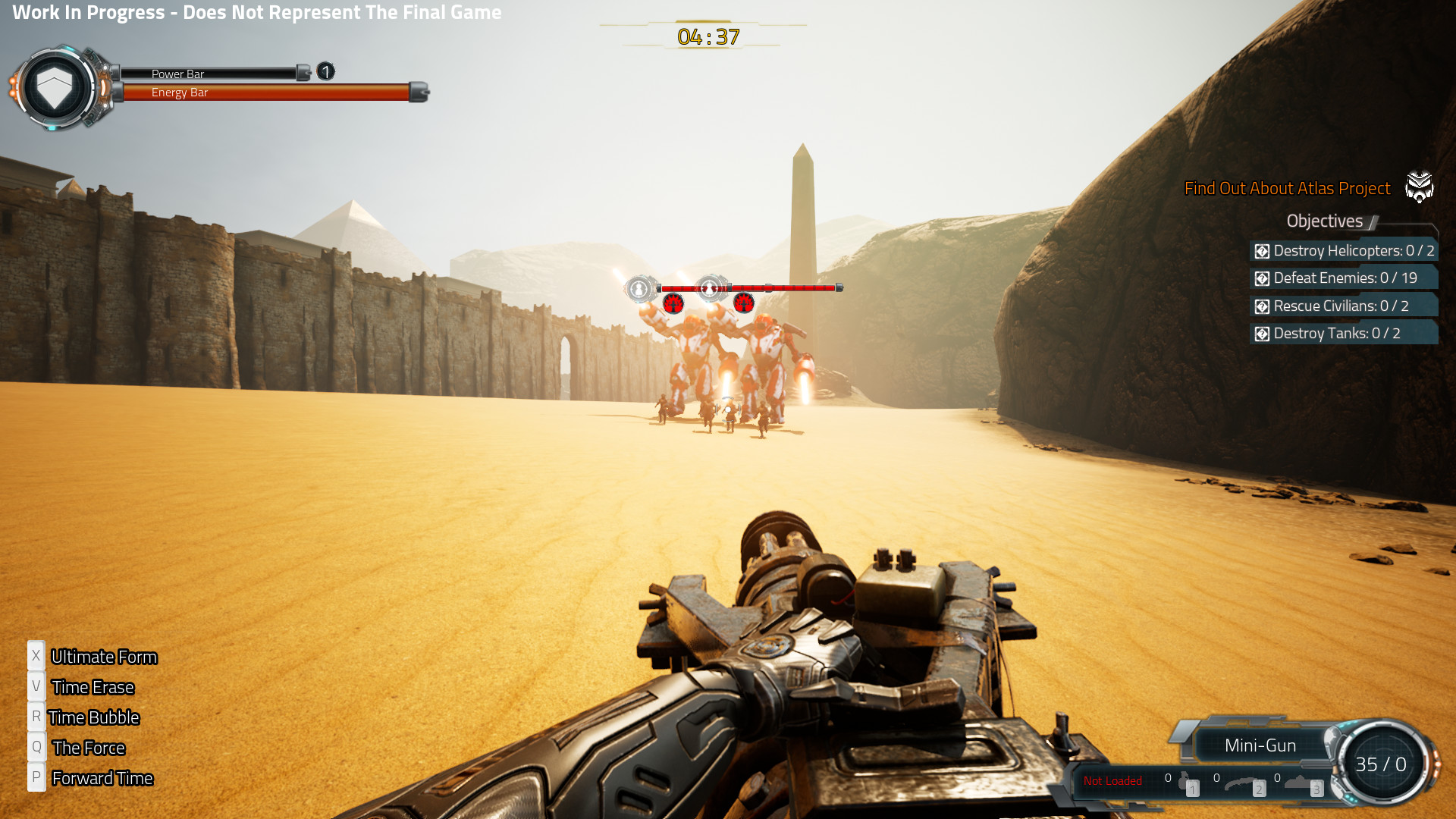Select the Destroy Helicopters objective
The image size is (1456, 819).
[x=1344, y=250]
